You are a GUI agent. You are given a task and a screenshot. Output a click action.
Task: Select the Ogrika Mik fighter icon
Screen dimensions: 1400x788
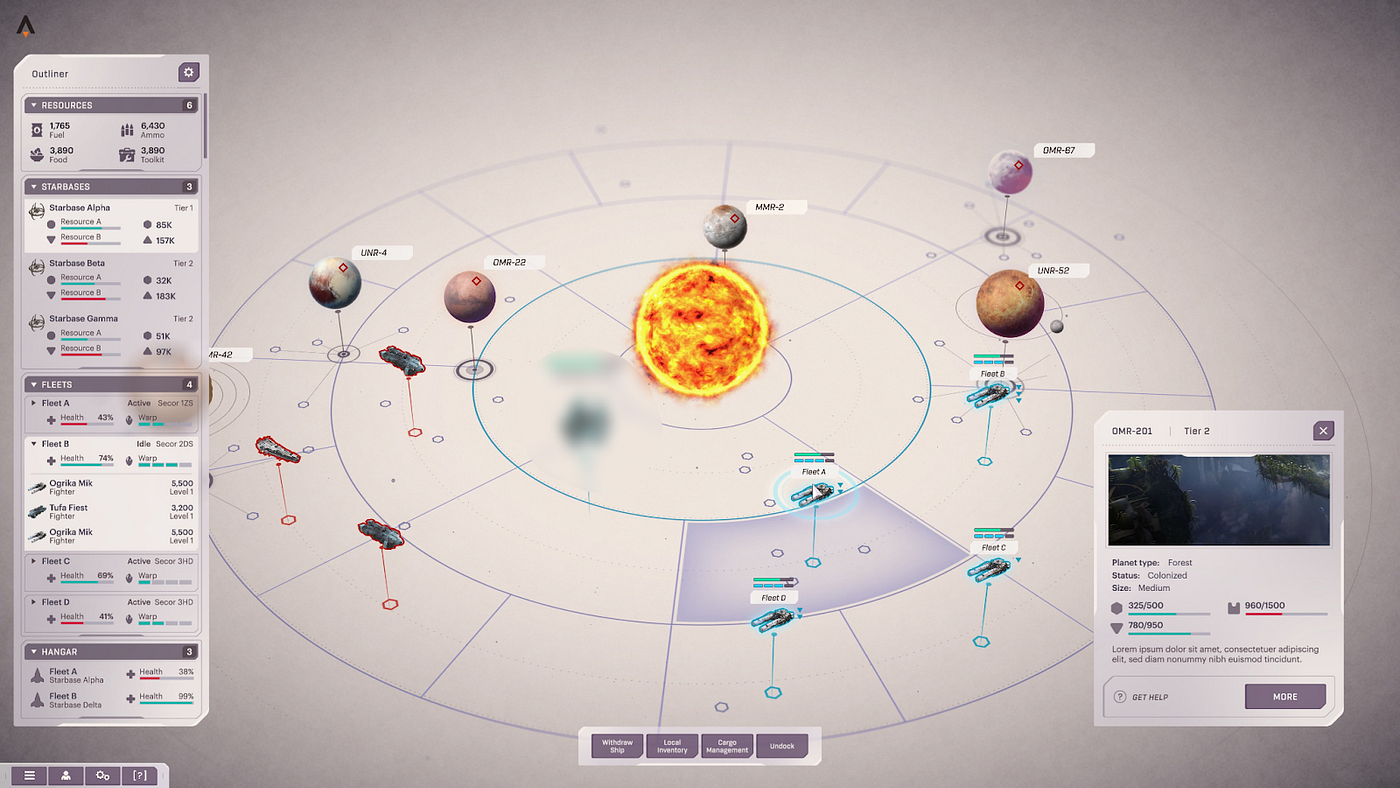[x=37, y=486]
